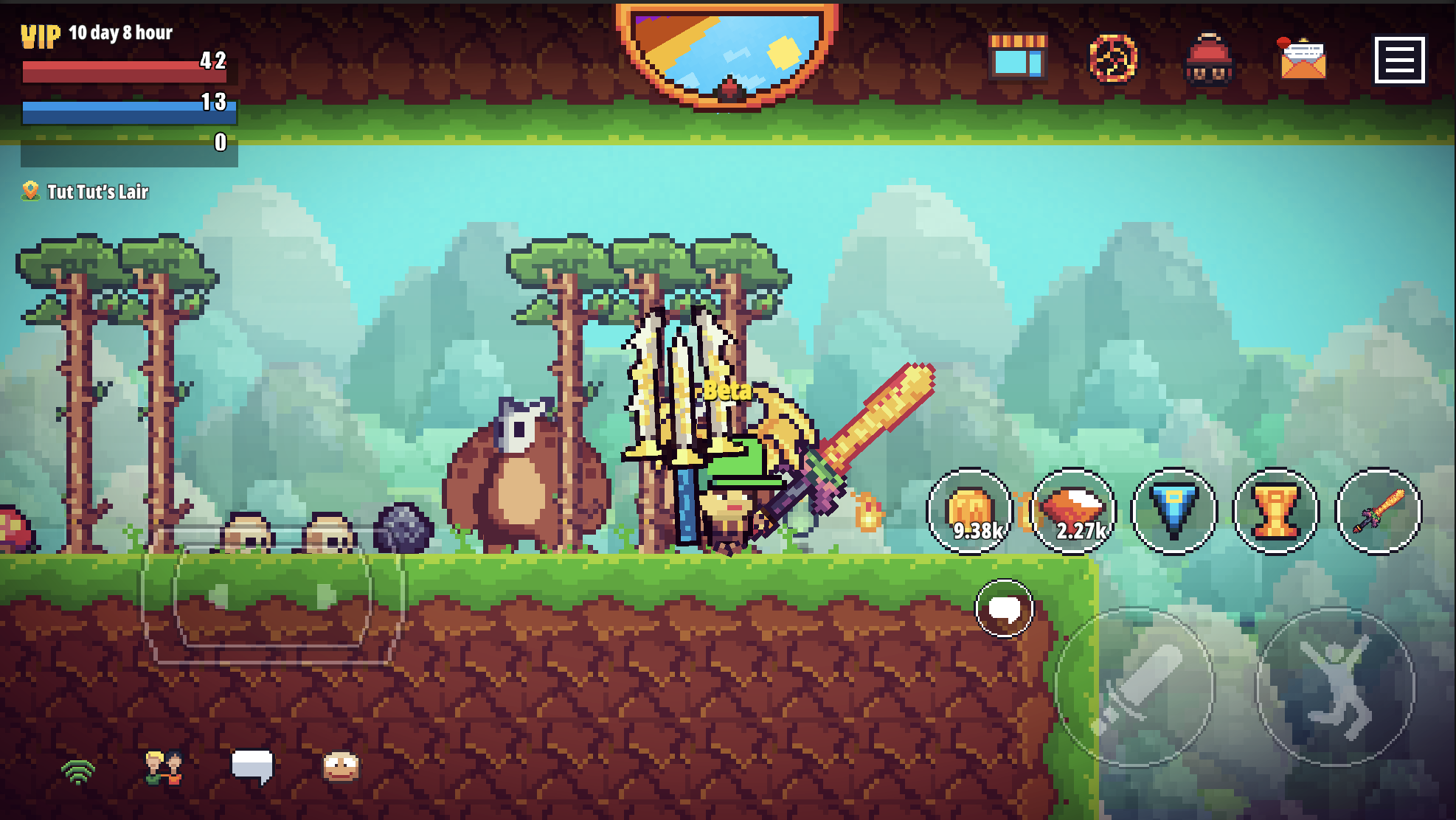Viewport: 1456px width, 820px height.
Task: Tap the small speech bubble above jump controls
Action: (1005, 606)
